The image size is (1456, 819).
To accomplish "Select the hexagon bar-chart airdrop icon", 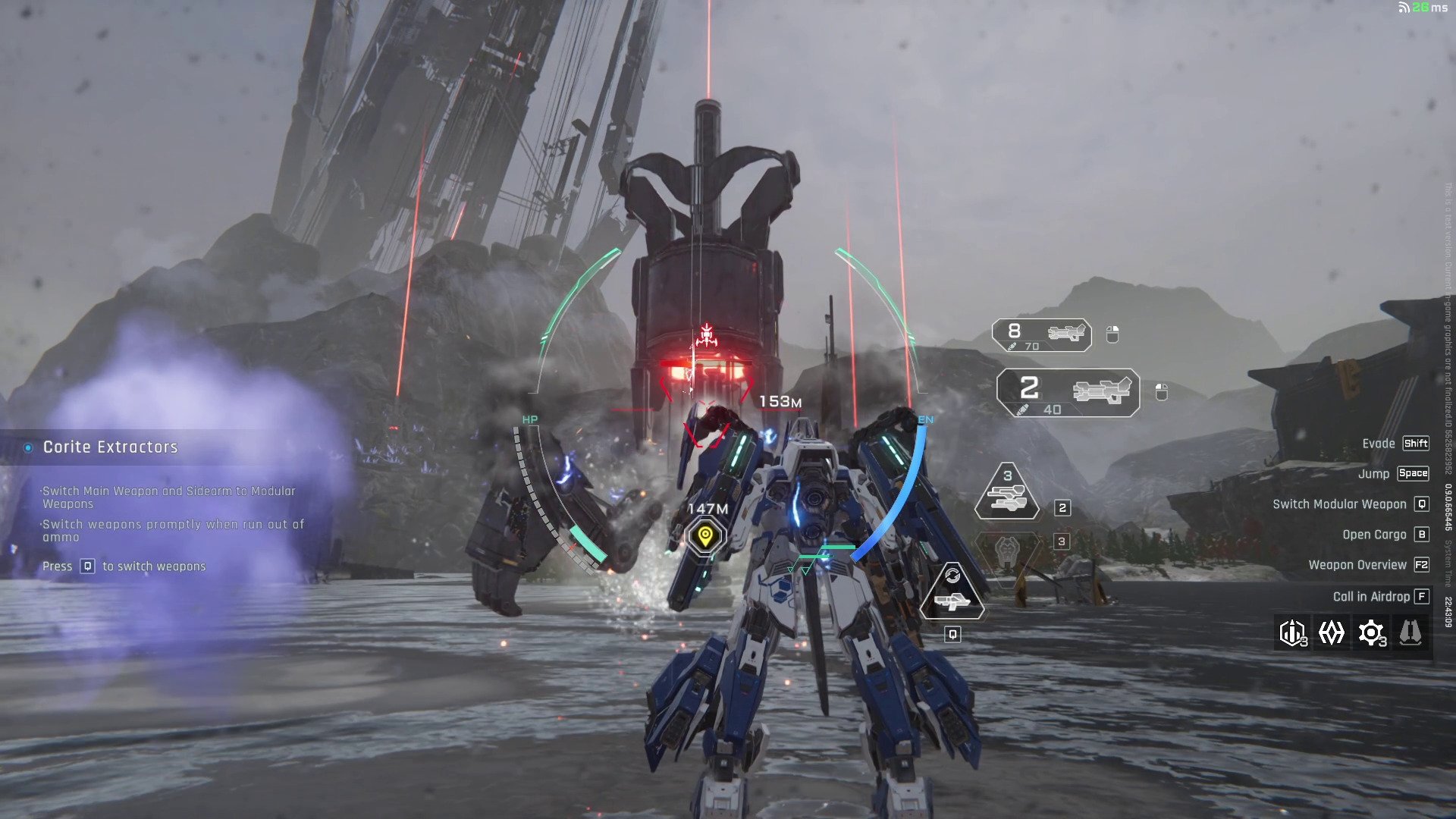I will [x=1292, y=632].
